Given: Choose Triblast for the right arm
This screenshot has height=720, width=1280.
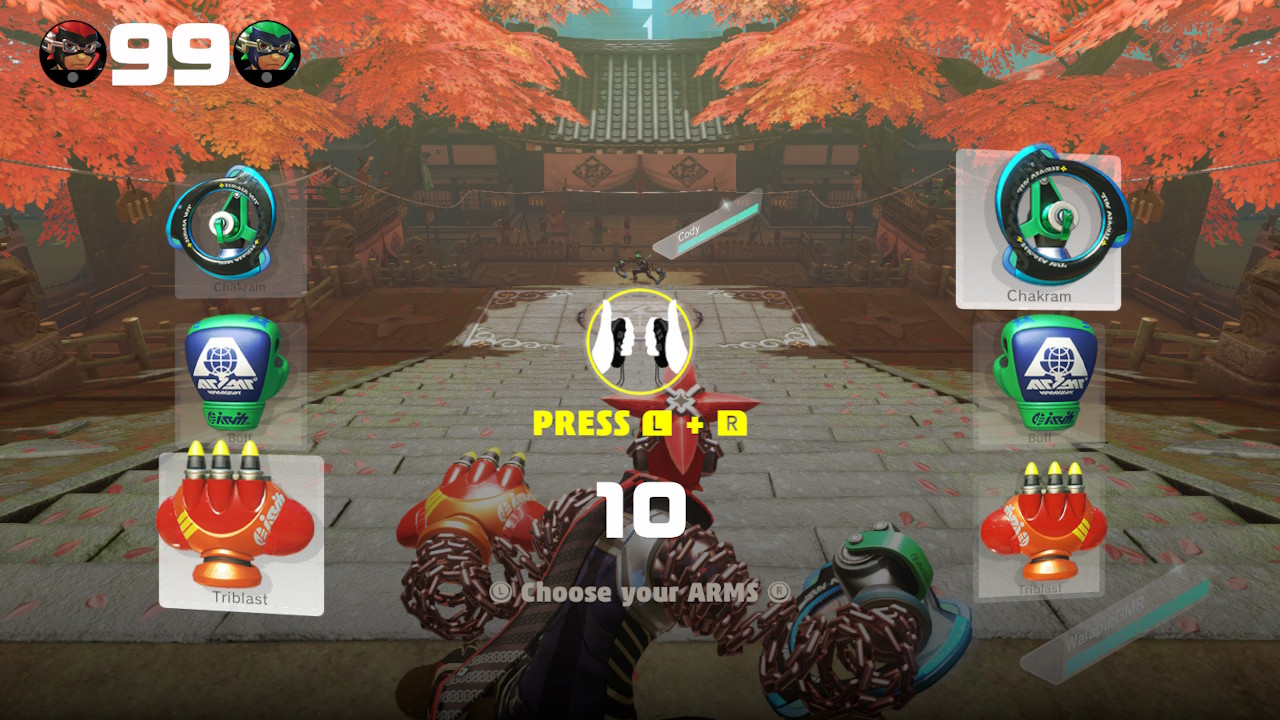Looking at the screenshot, I should click(1038, 530).
